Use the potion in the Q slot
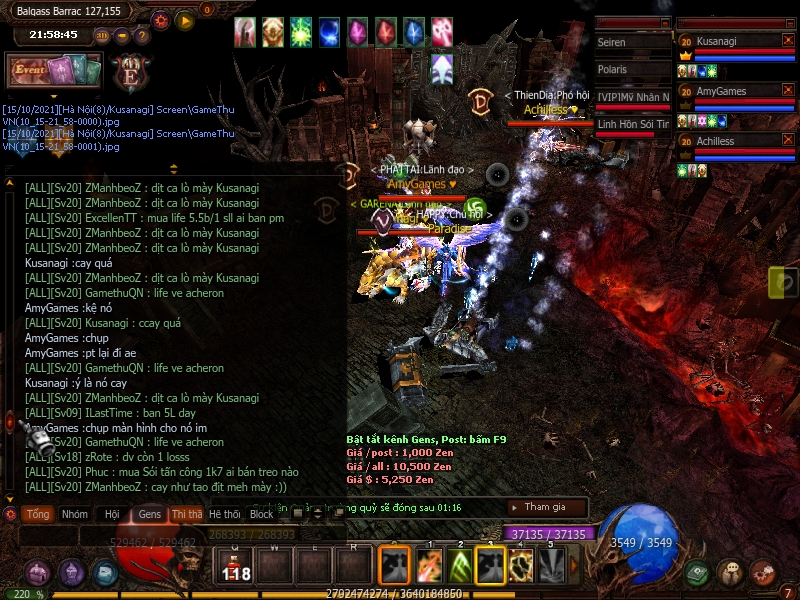 coord(236,566)
